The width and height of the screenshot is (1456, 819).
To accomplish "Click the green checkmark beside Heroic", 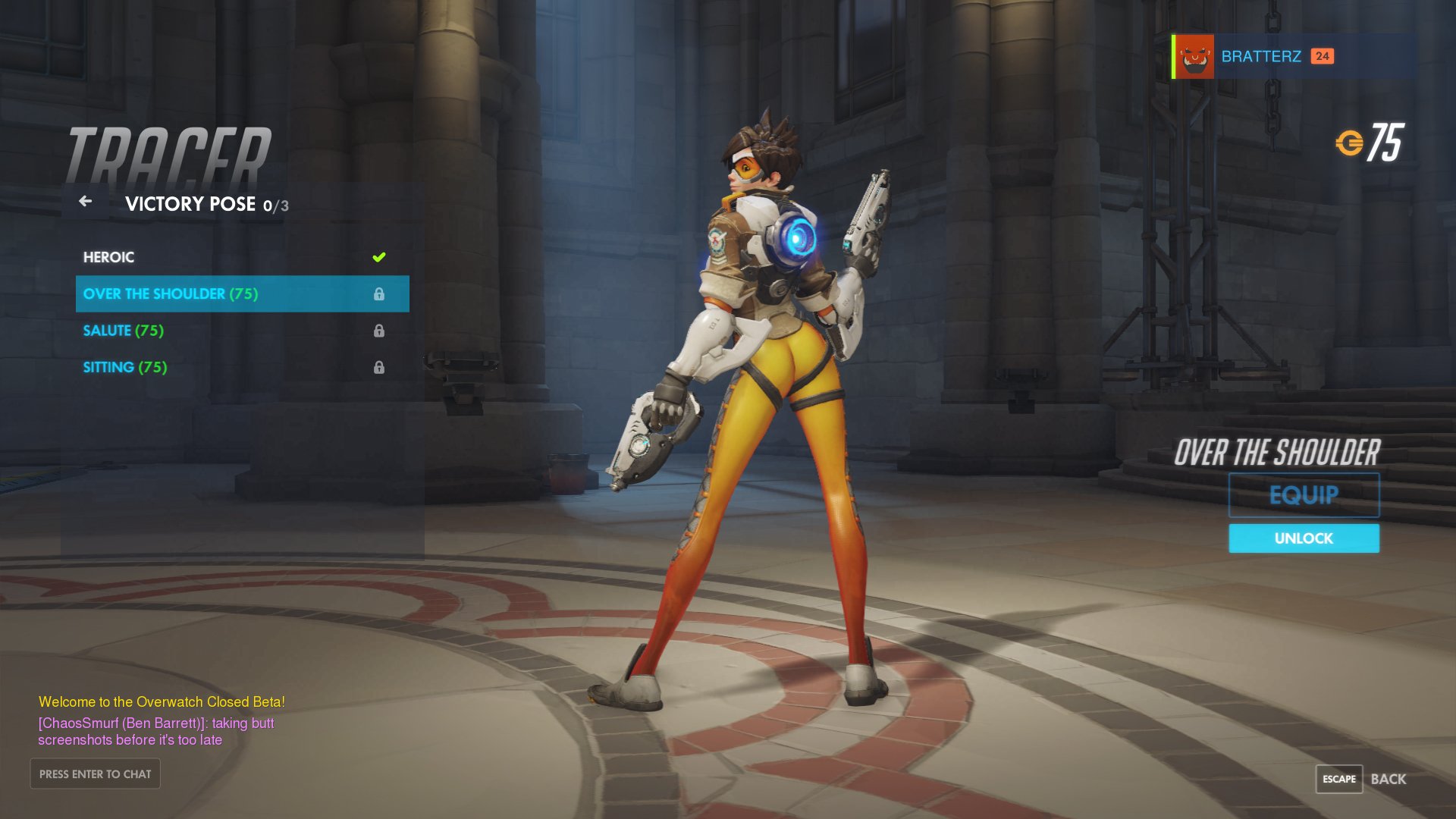I will coord(379,257).
